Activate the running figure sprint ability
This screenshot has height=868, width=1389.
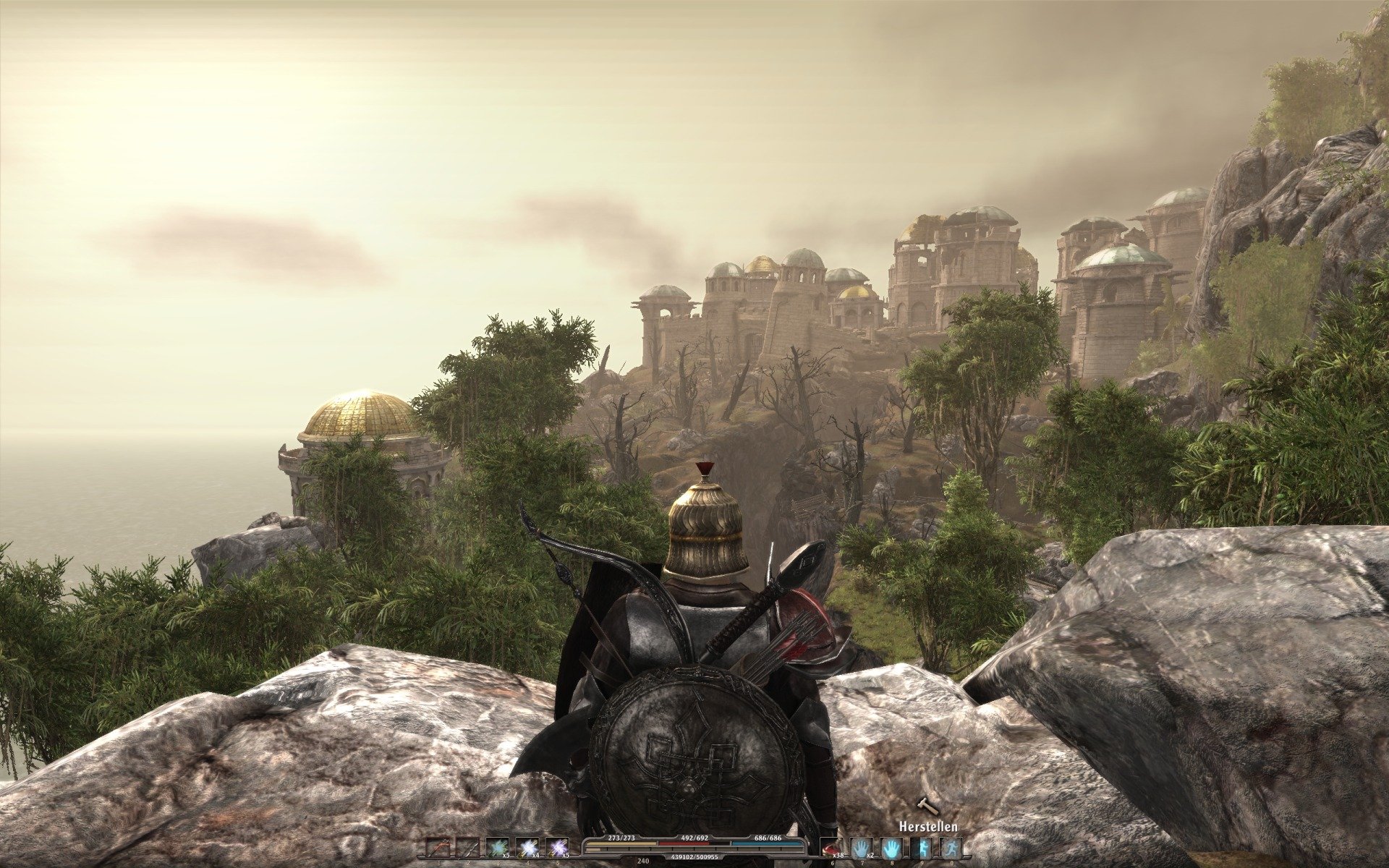coord(951,847)
